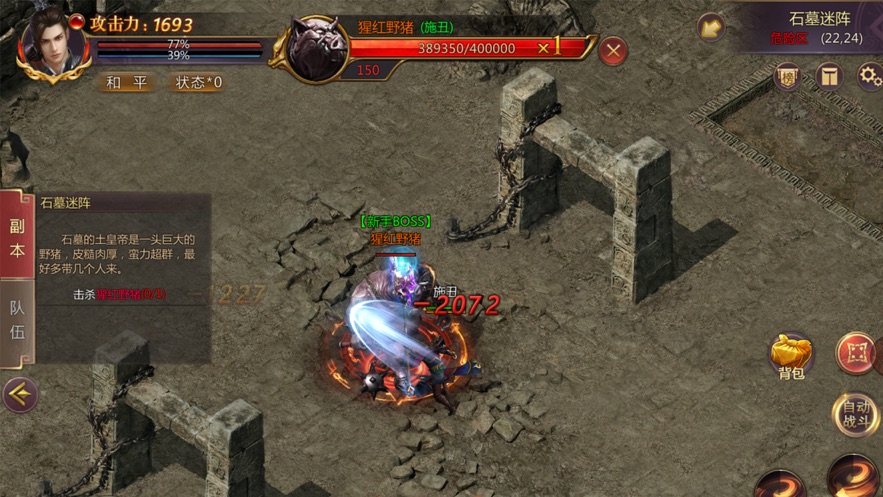
Task: Track the kill crimson boar objective
Action: coord(120,295)
